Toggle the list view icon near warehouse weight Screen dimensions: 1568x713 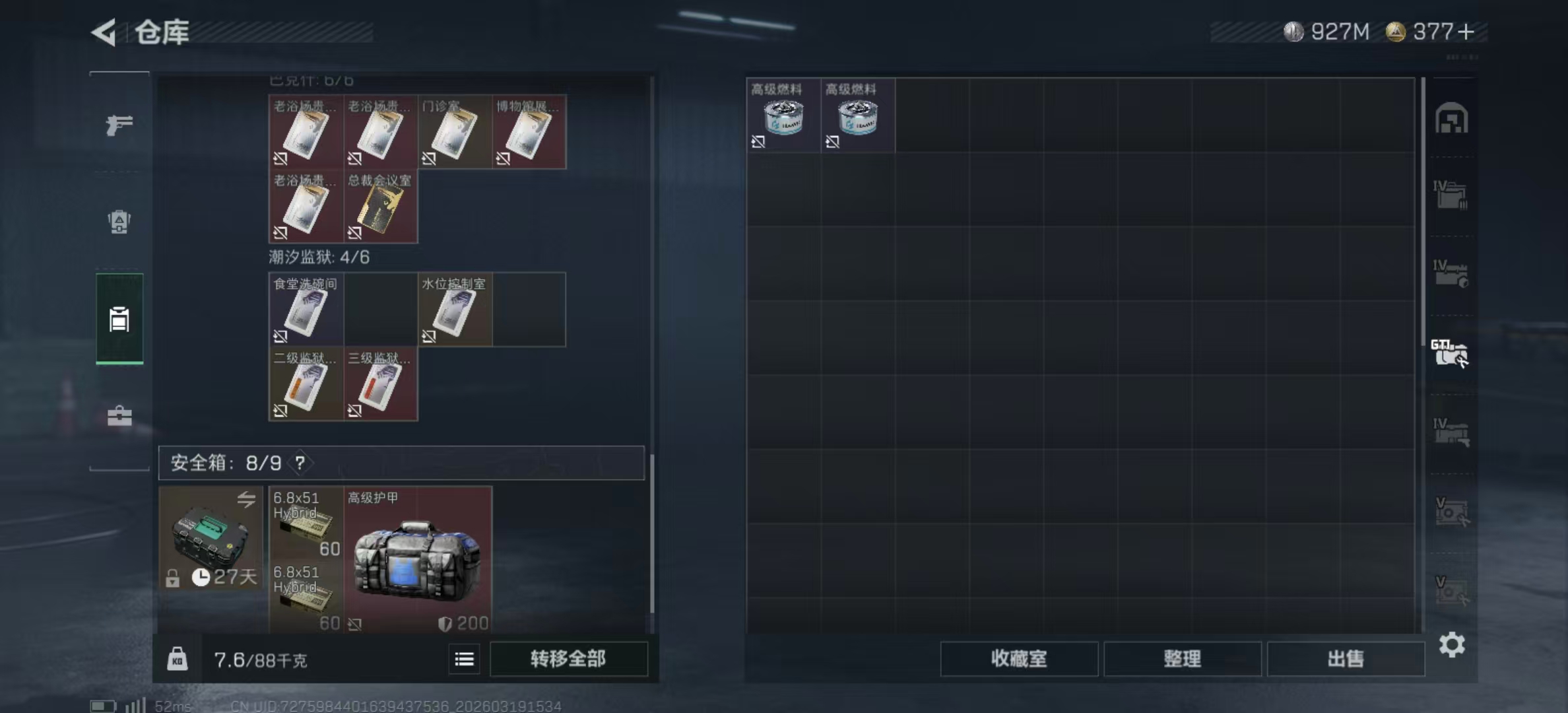[464, 660]
